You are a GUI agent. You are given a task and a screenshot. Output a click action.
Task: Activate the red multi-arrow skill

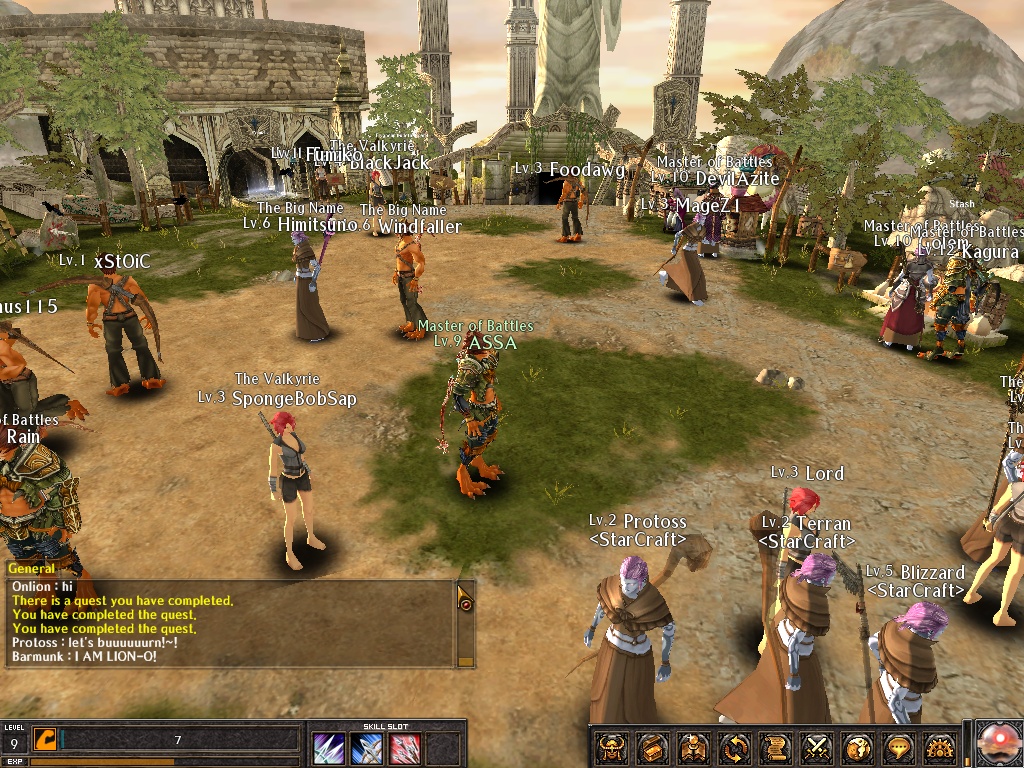click(x=405, y=748)
